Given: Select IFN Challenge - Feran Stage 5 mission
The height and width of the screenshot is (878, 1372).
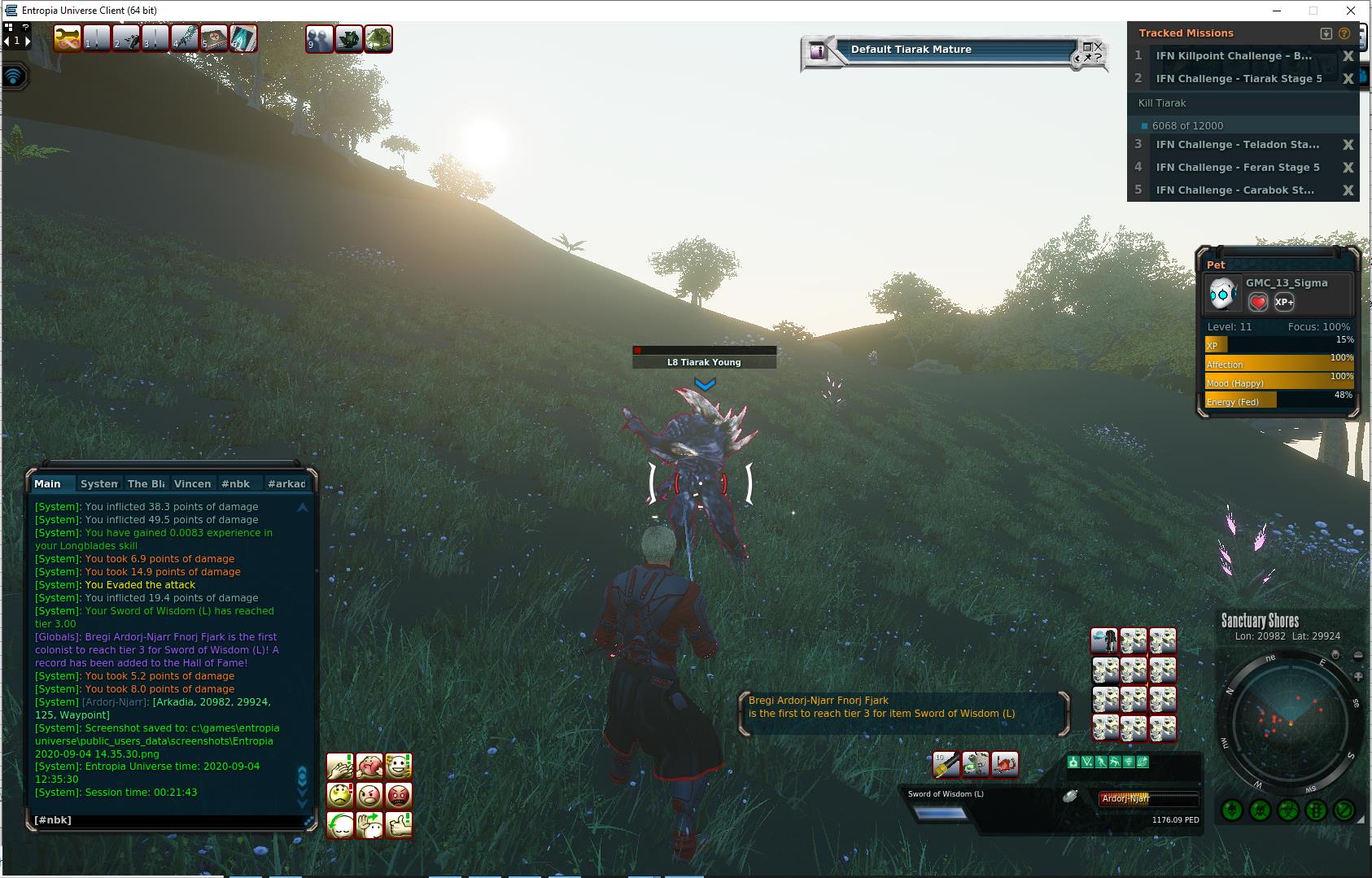Looking at the screenshot, I should pyautogui.click(x=1237, y=168).
